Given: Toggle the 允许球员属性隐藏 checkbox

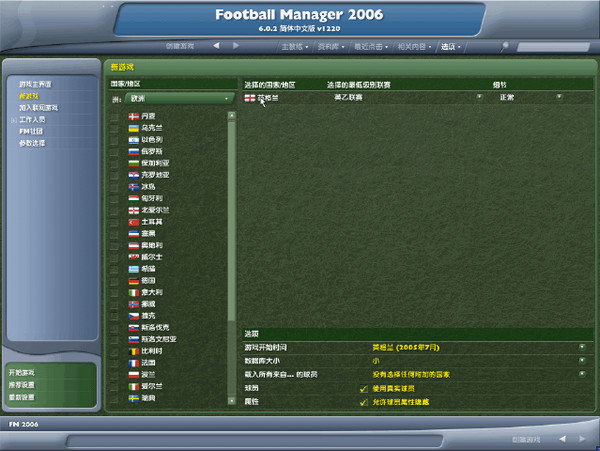Looking at the screenshot, I should [x=363, y=402].
